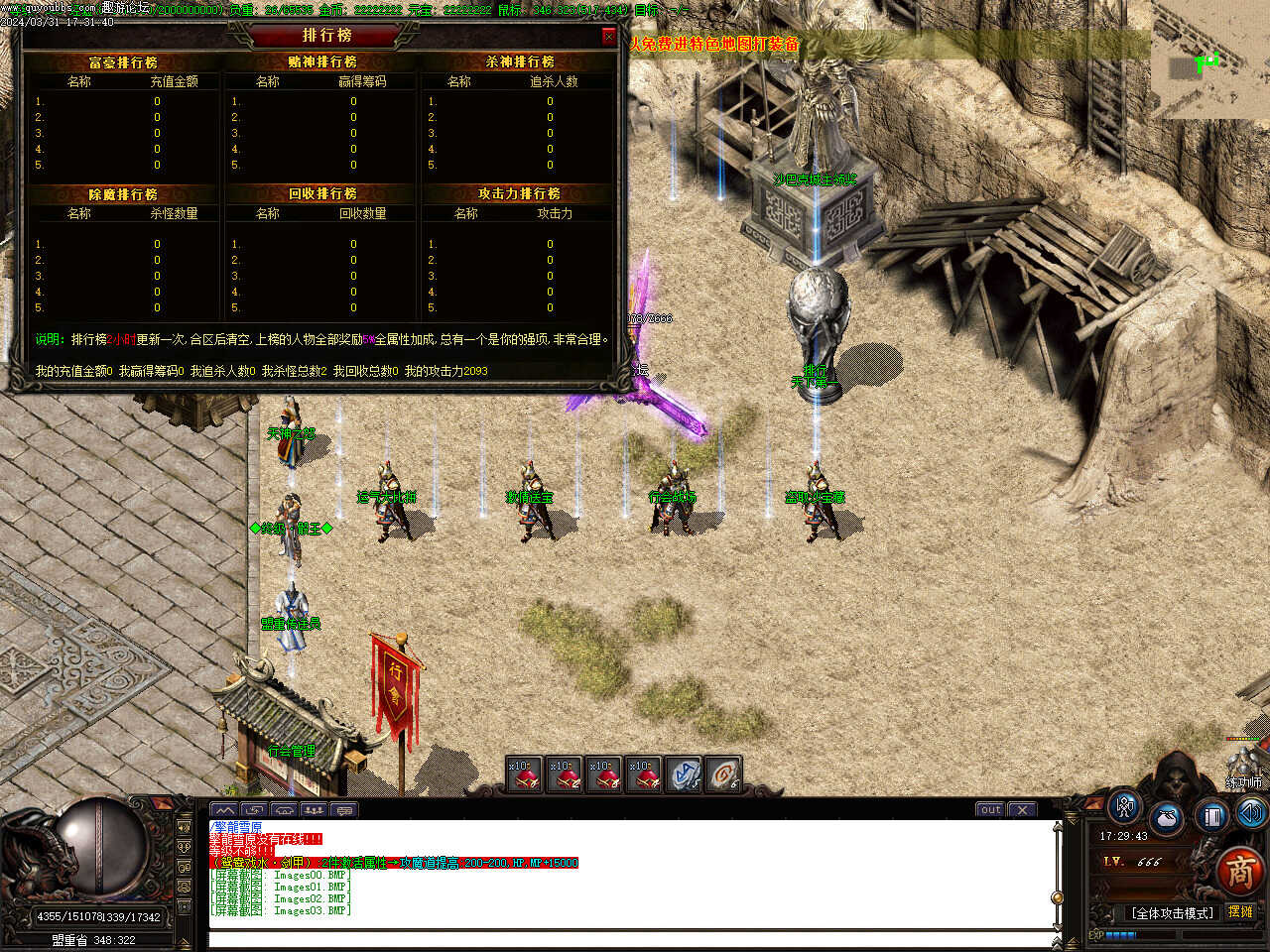The height and width of the screenshot is (952, 1270).
Task: Open the skill book icon
Action: (x=1211, y=816)
